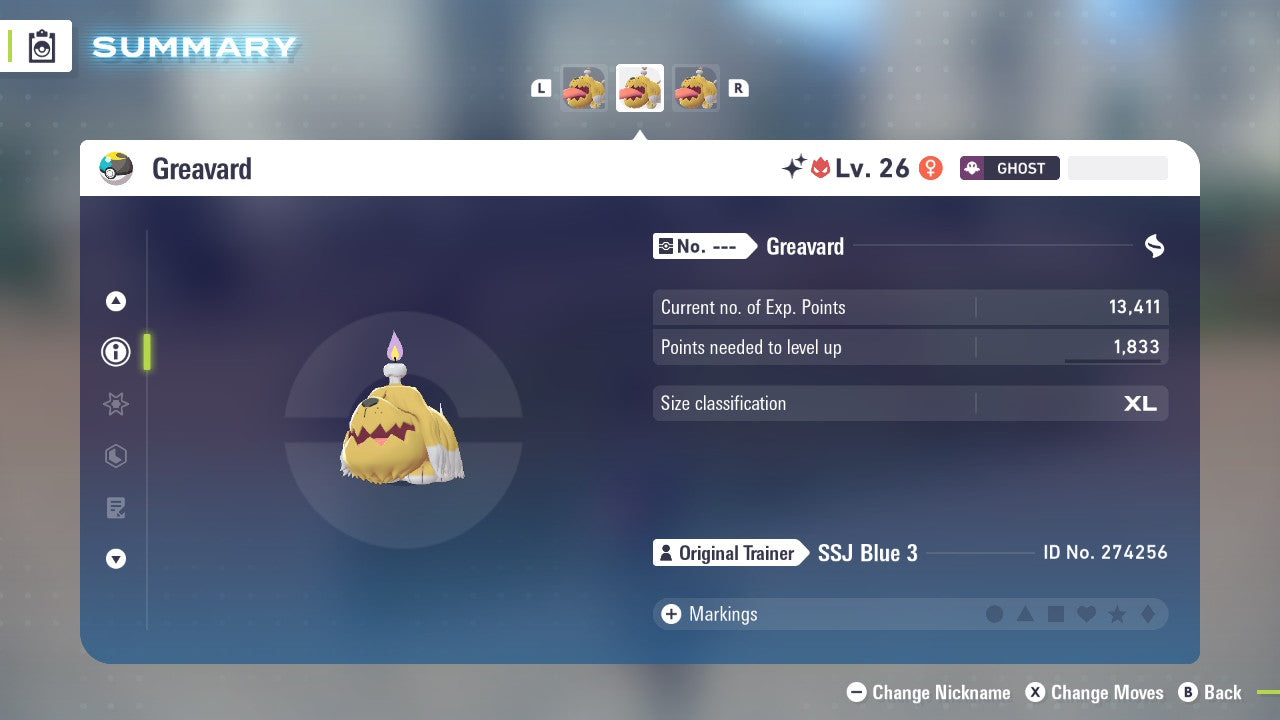This screenshot has width=1280, height=720.
Task: Select the moves list document icon
Action: [x=115, y=508]
